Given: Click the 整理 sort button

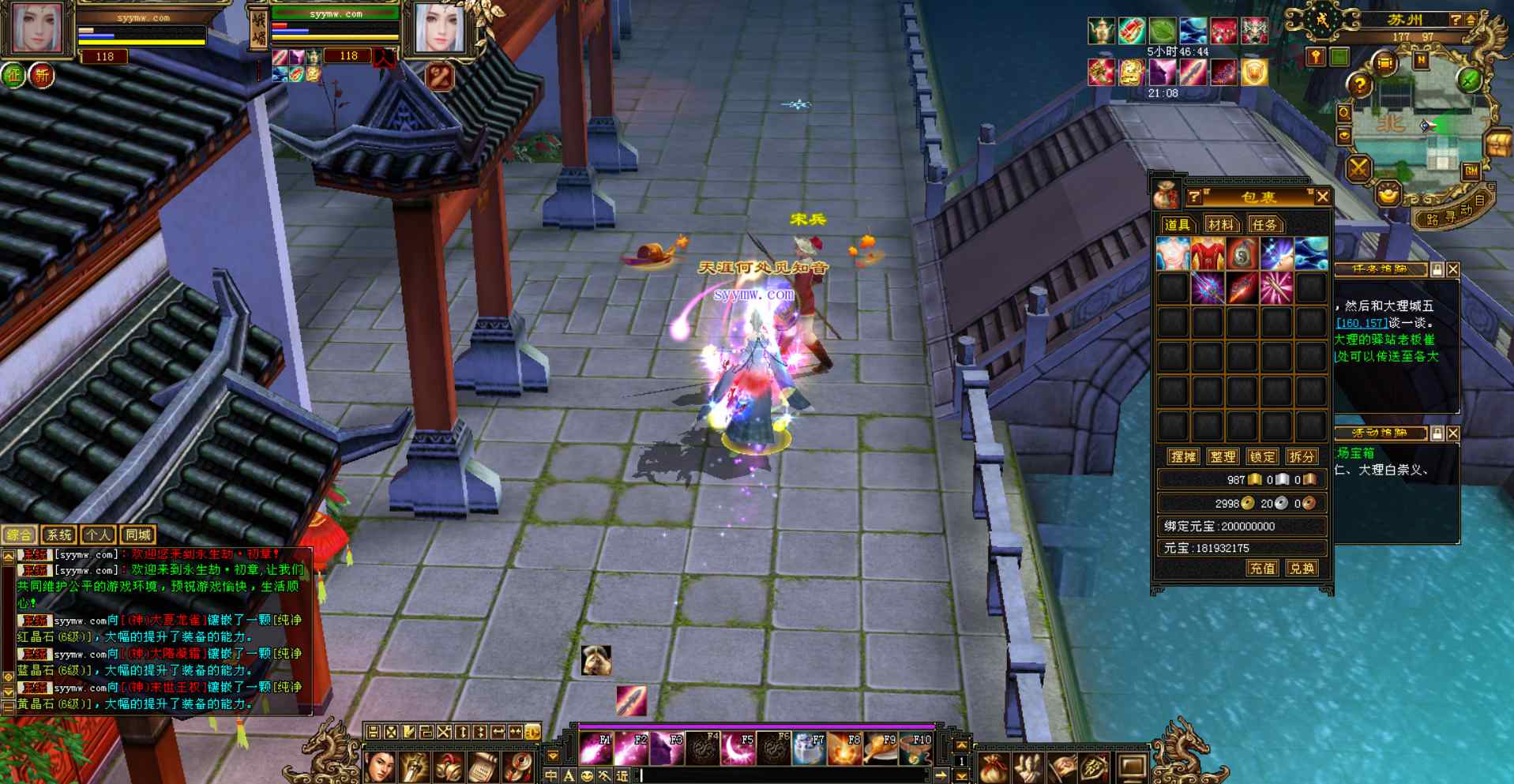Looking at the screenshot, I should point(1222,456).
